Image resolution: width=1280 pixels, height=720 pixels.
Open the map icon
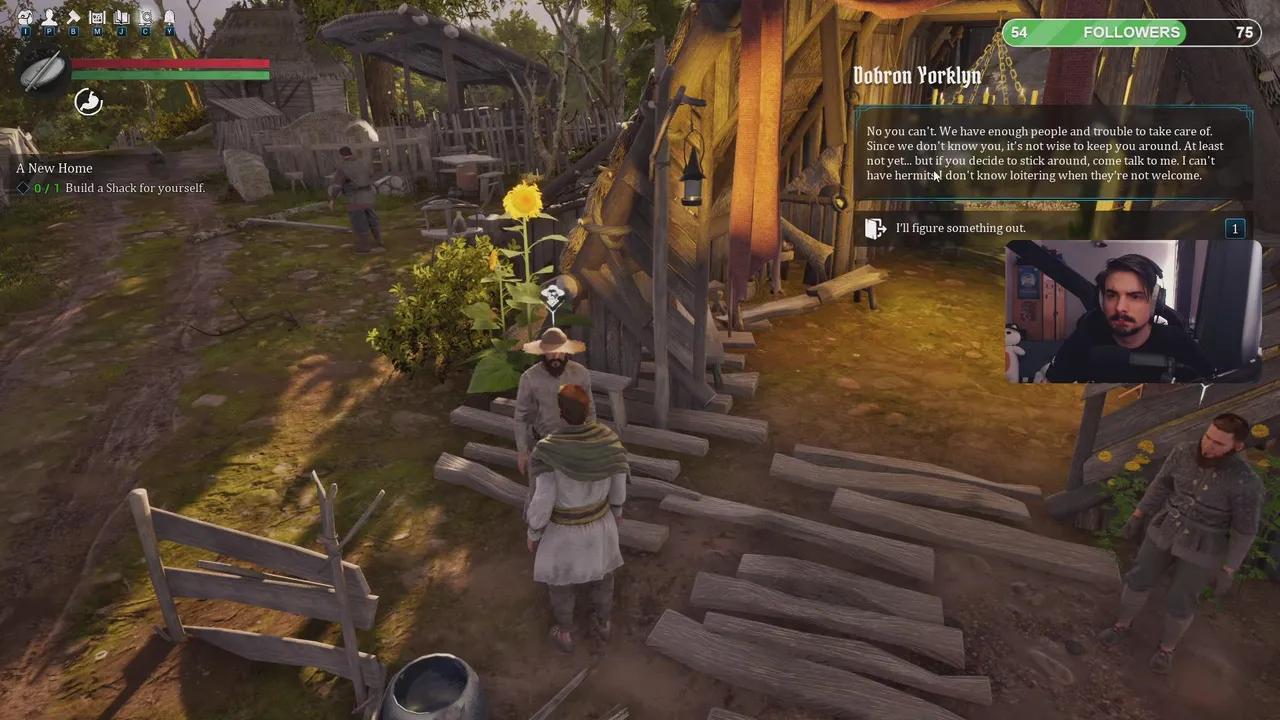coord(97,17)
